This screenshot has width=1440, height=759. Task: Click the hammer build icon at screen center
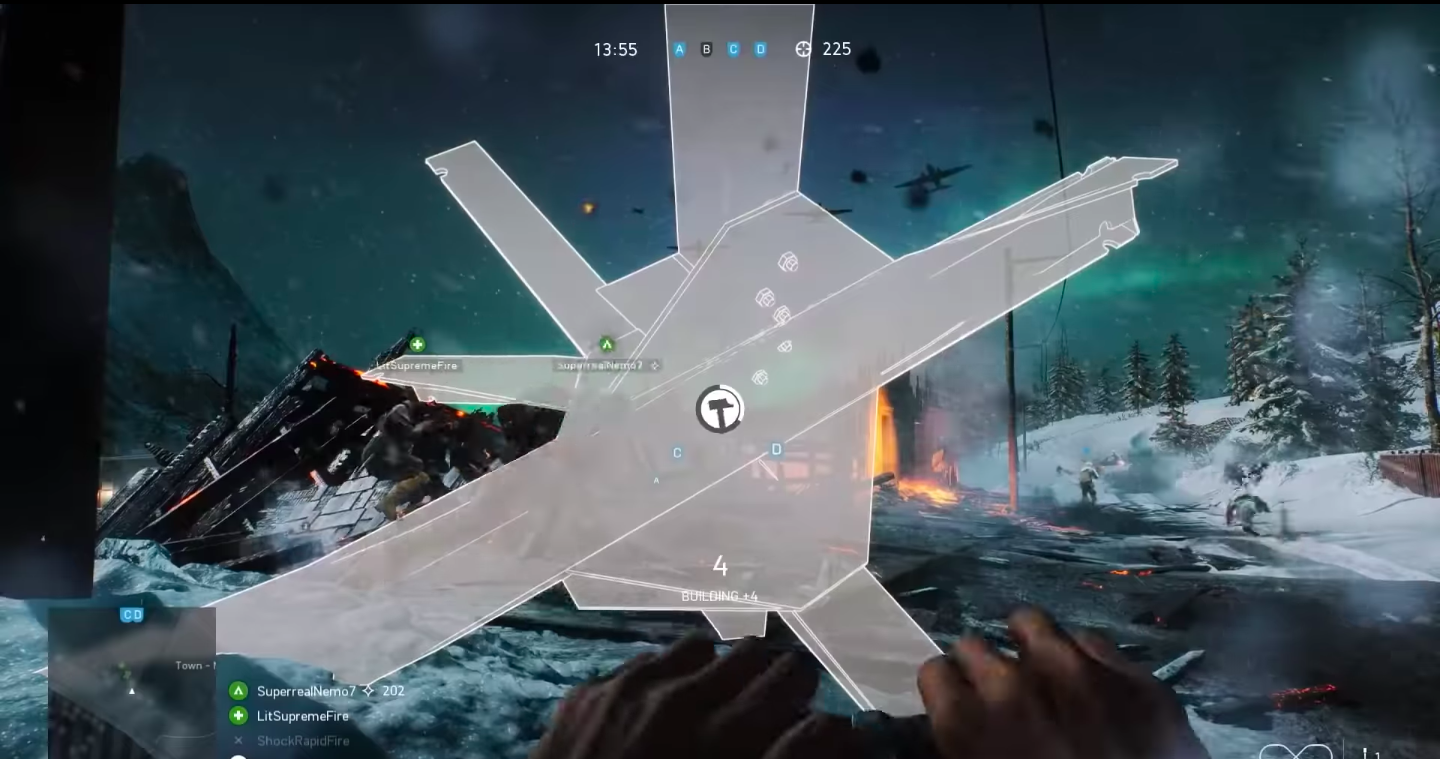point(720,409)
